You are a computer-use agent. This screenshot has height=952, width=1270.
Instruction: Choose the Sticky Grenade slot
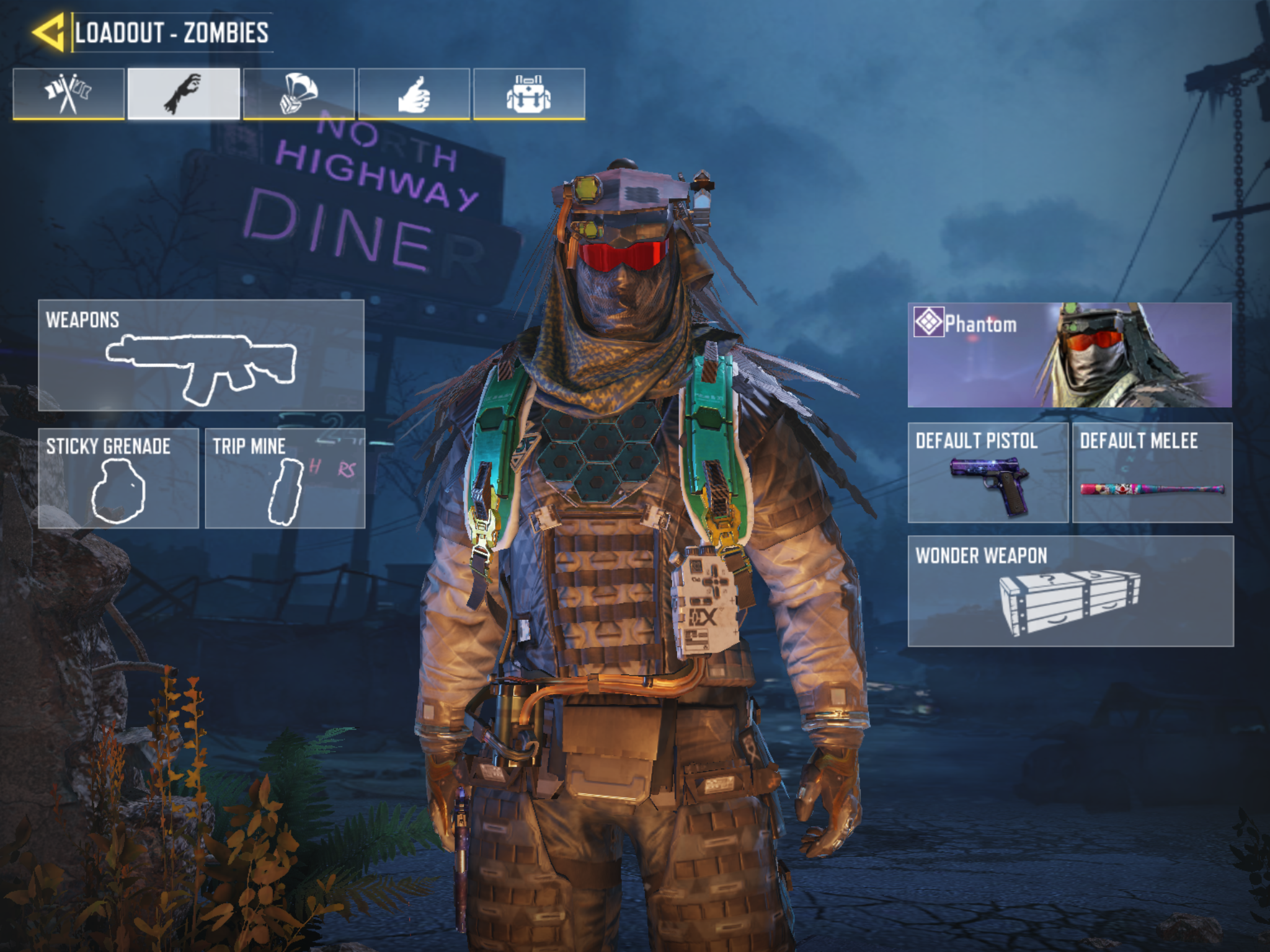click(x=118, y=478)
